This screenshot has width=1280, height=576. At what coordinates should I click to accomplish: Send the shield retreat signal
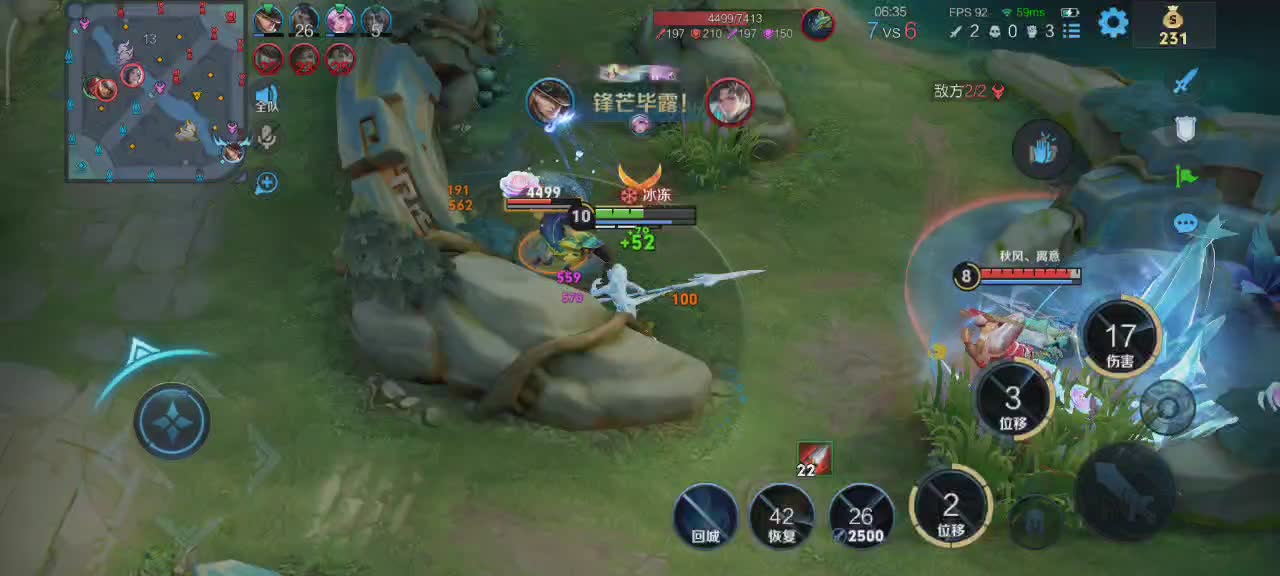click(1186, 128)
